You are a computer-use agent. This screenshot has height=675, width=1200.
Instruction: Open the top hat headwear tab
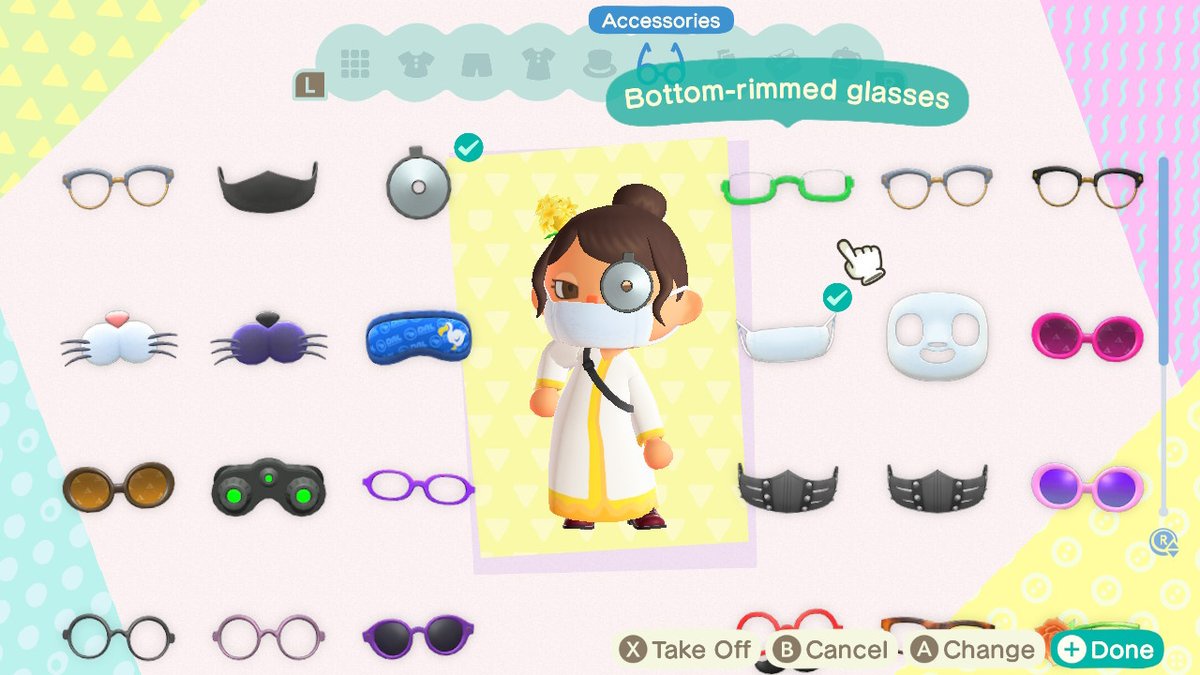tap(600, 65)
